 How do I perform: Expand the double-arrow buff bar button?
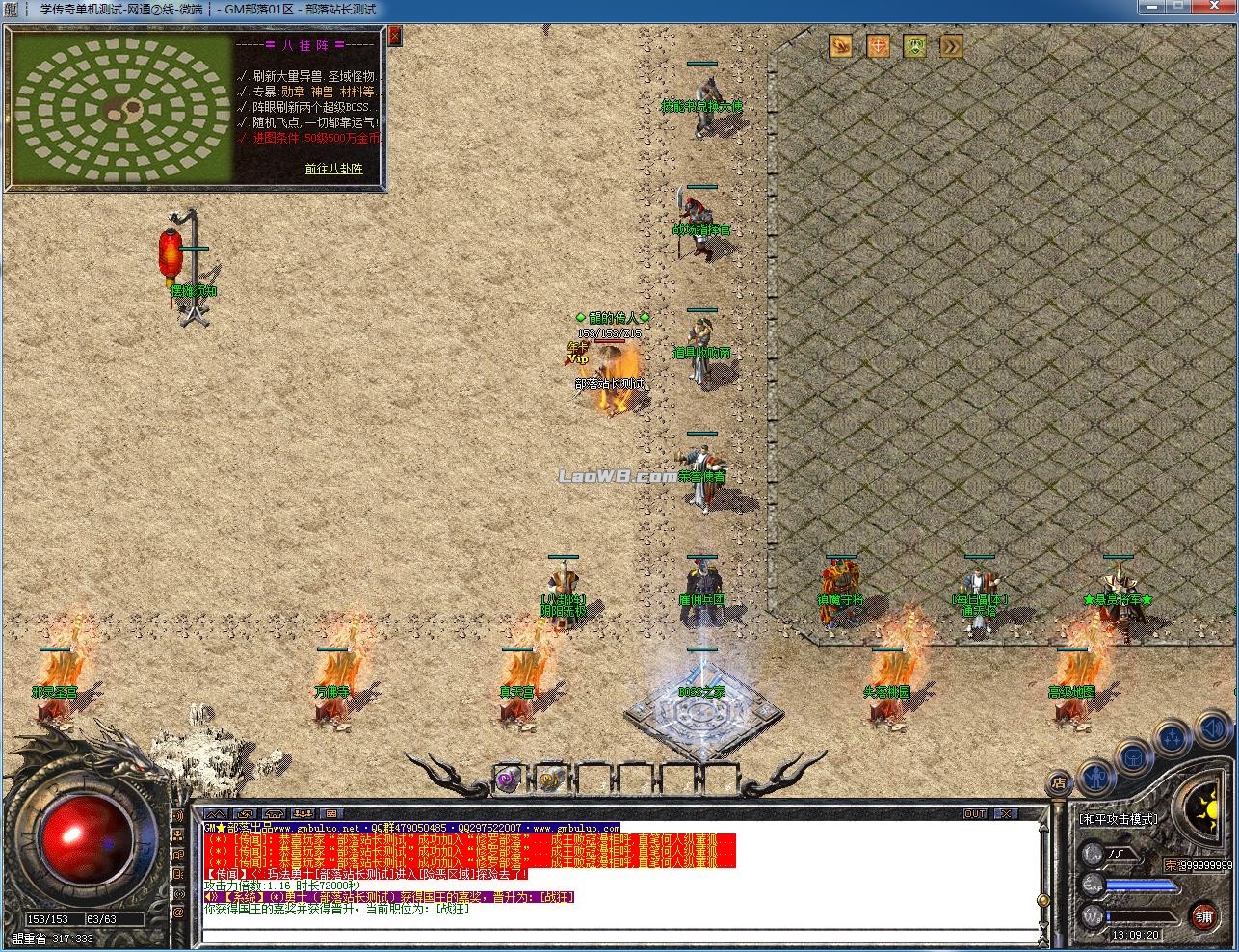coord(951,46)
